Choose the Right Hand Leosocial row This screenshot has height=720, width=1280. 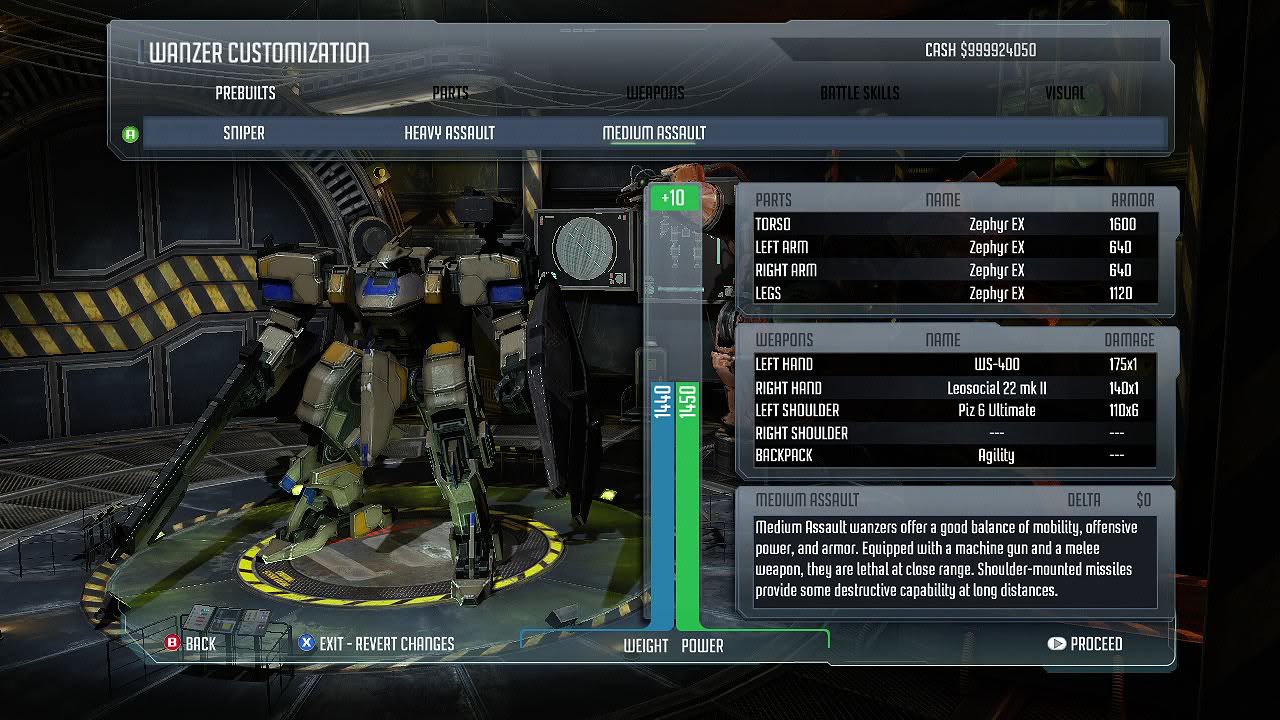(x=955, y=388)
